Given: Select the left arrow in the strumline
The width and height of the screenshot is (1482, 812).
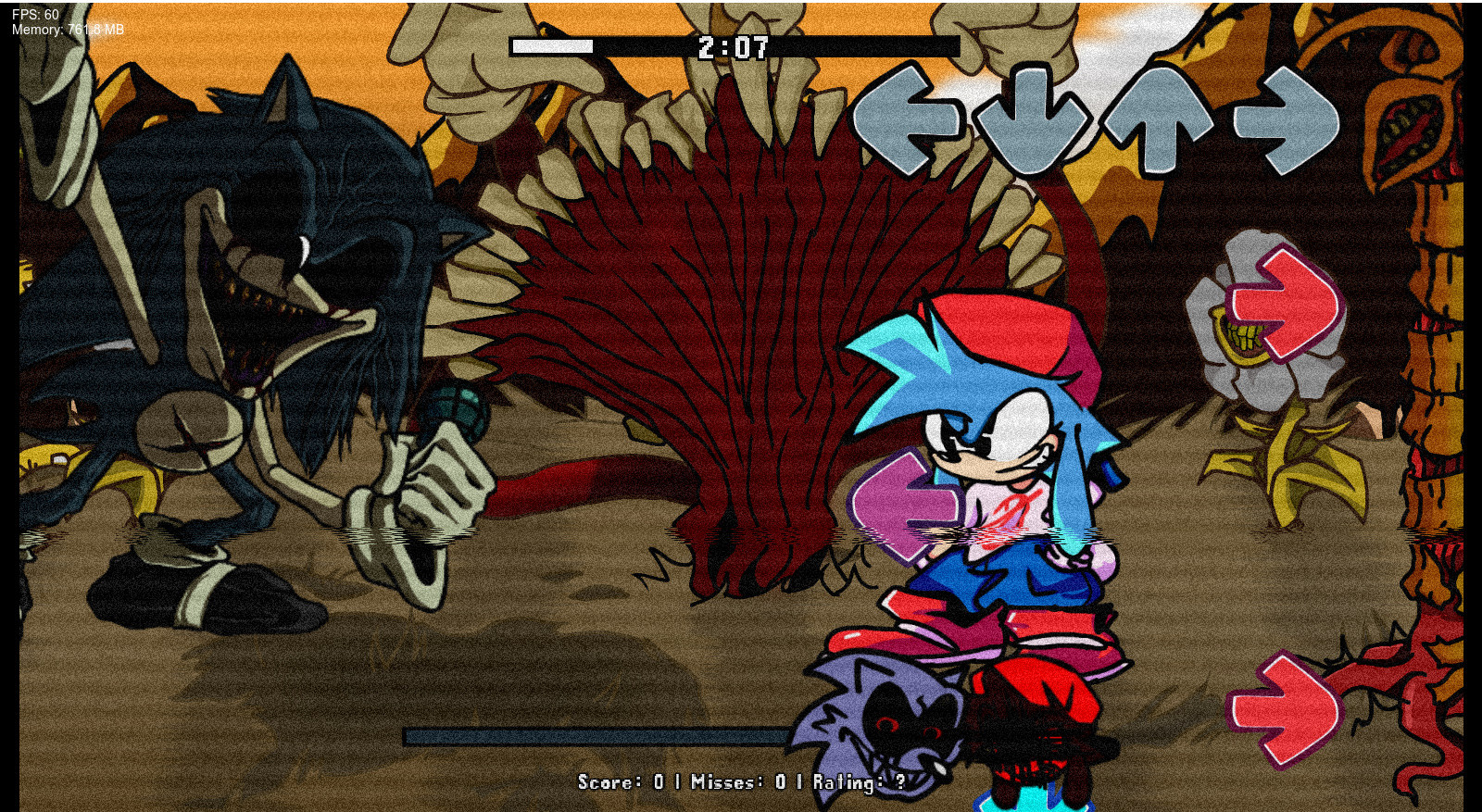Looking at the screenshot, I should point(910,119).
